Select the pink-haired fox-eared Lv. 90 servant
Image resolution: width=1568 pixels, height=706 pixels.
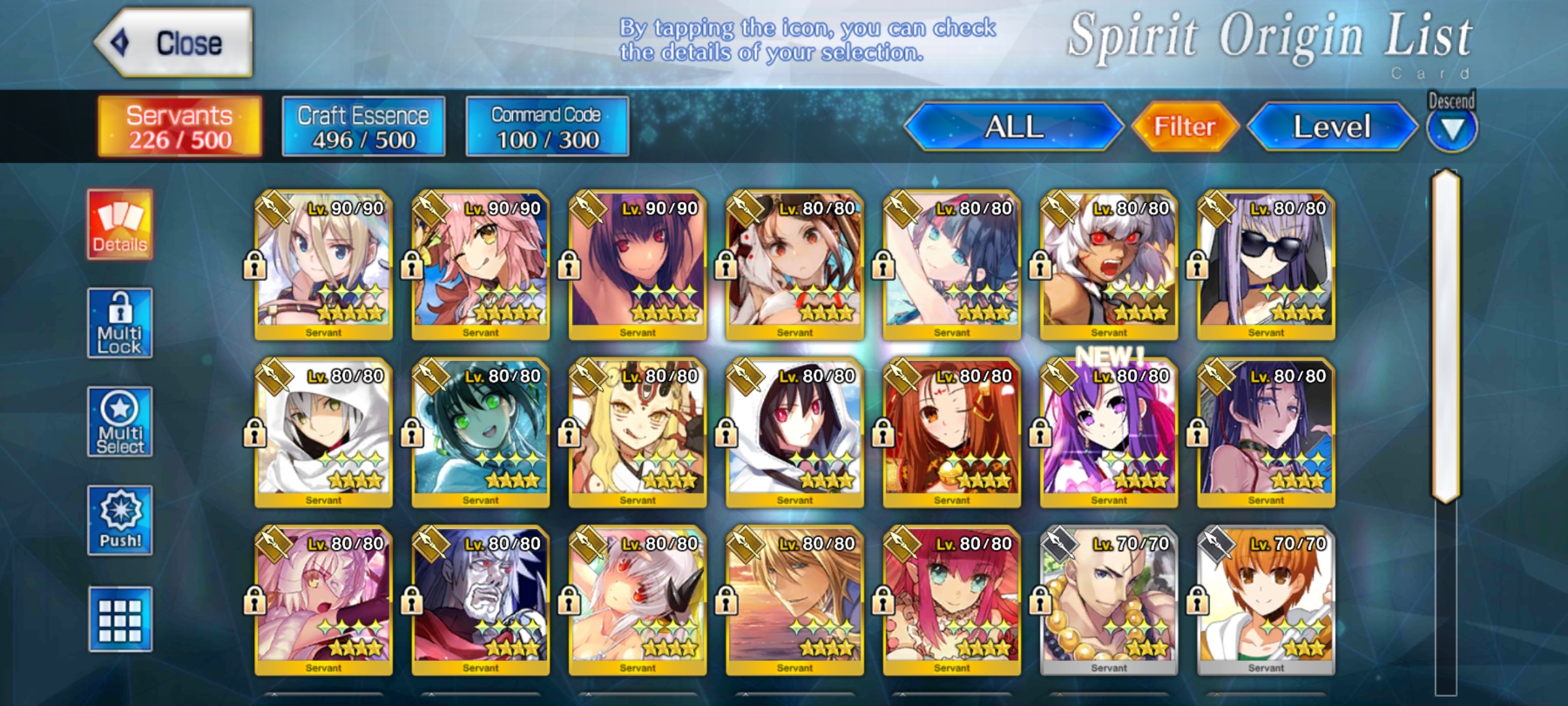point(480,265)
